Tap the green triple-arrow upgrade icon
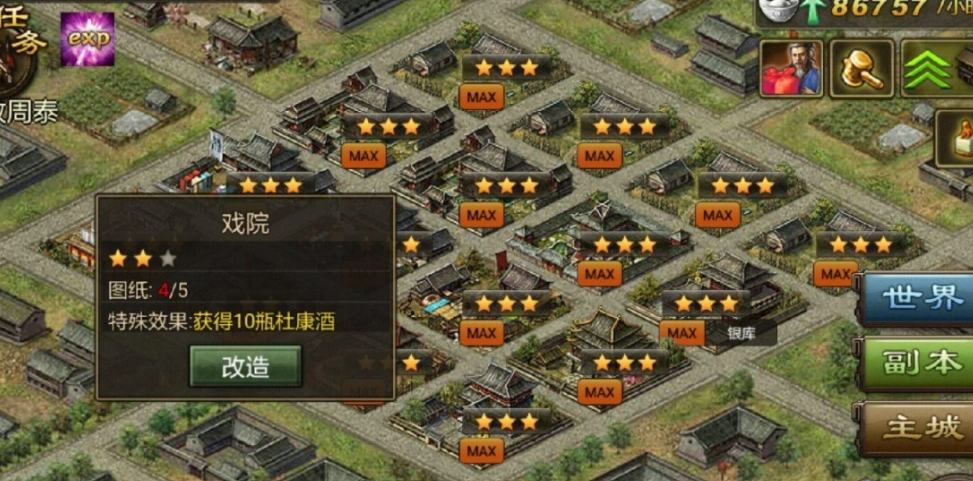 (931, 68)
